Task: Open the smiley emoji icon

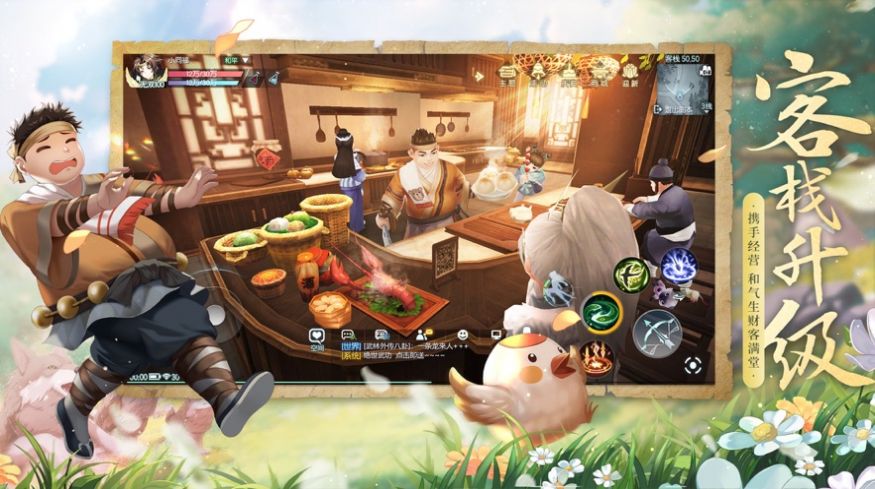Action: [462, 334]
